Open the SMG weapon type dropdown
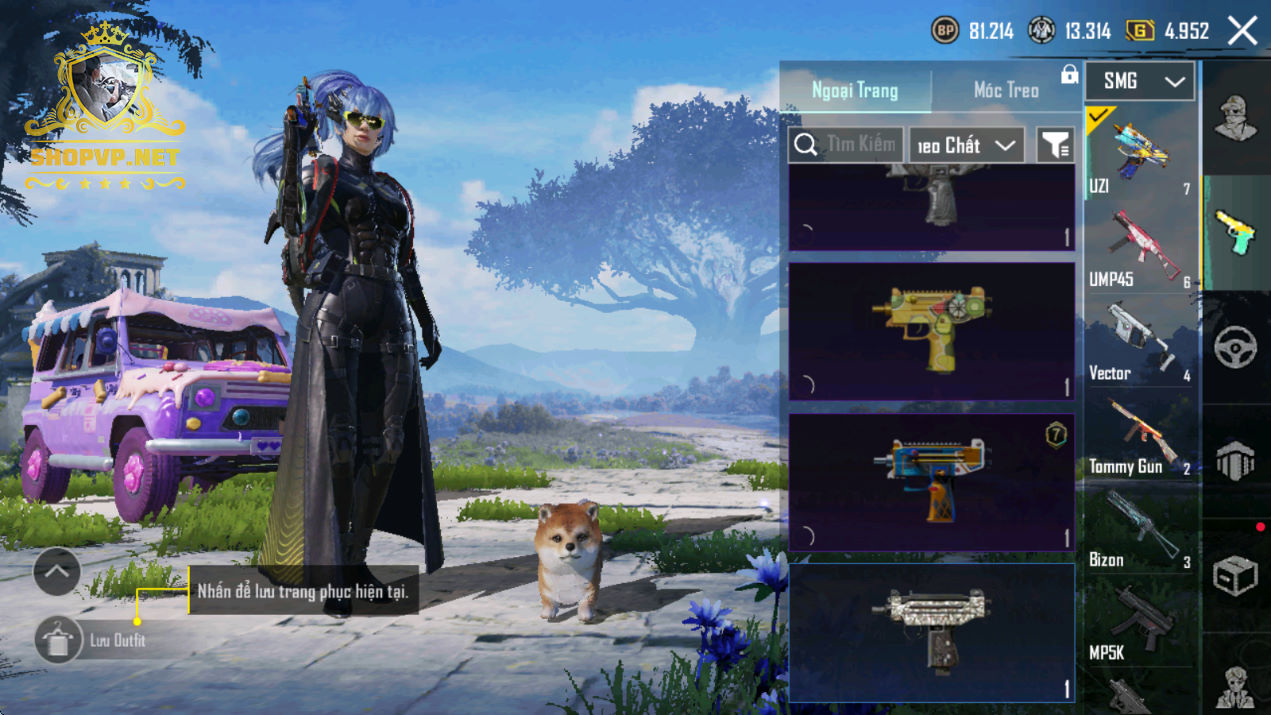The width and height of the screenshot is (1271, 715). pyautogui.click(x=1139, y=82)
